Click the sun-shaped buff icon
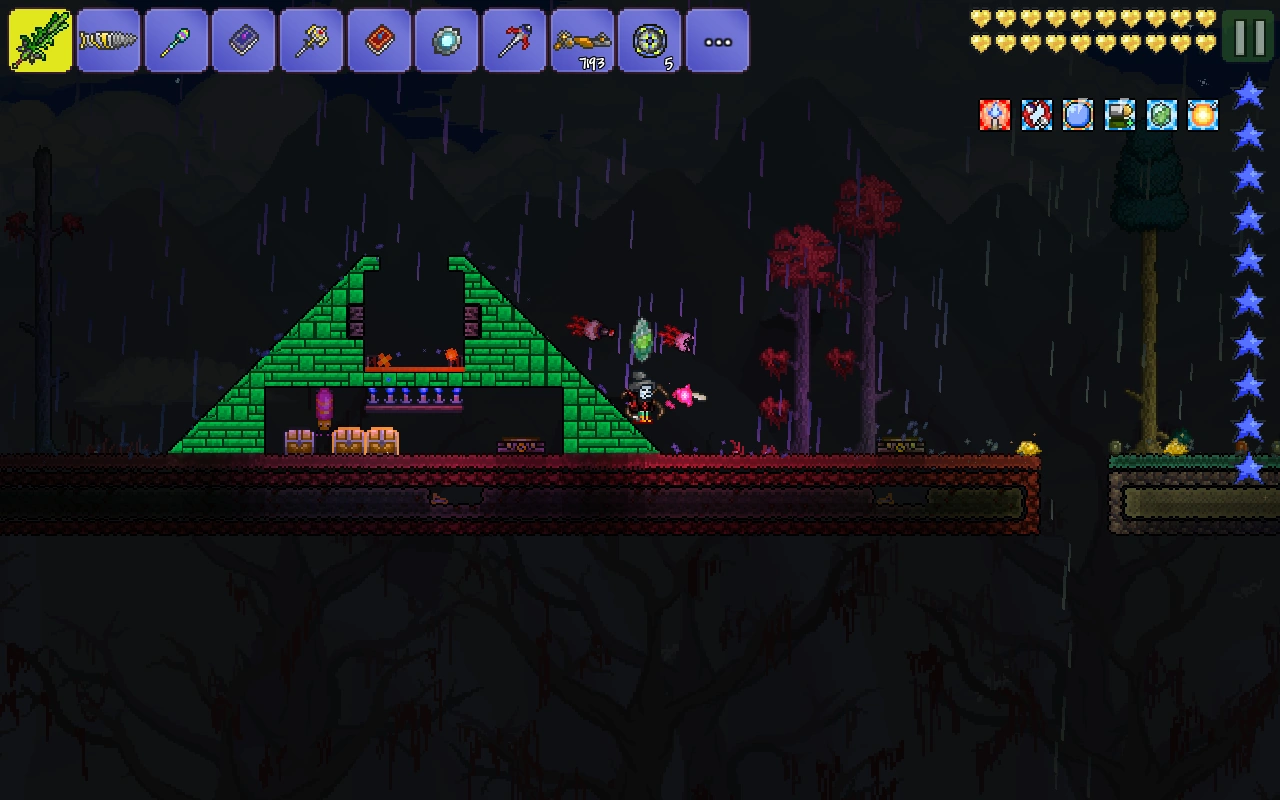The height and width of the screenshot is (800, 1280). (x=1201, y=115)
